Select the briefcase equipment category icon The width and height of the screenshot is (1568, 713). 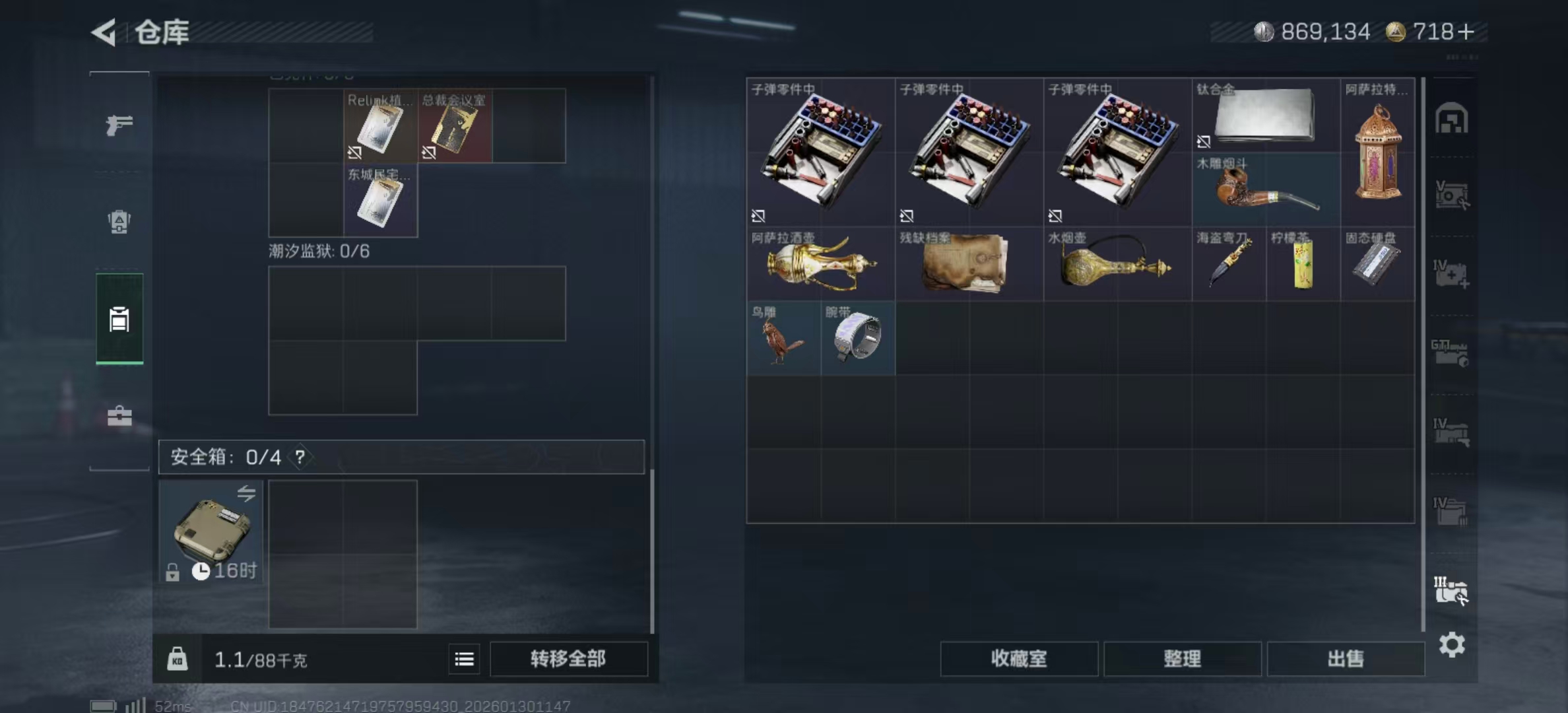119,417
